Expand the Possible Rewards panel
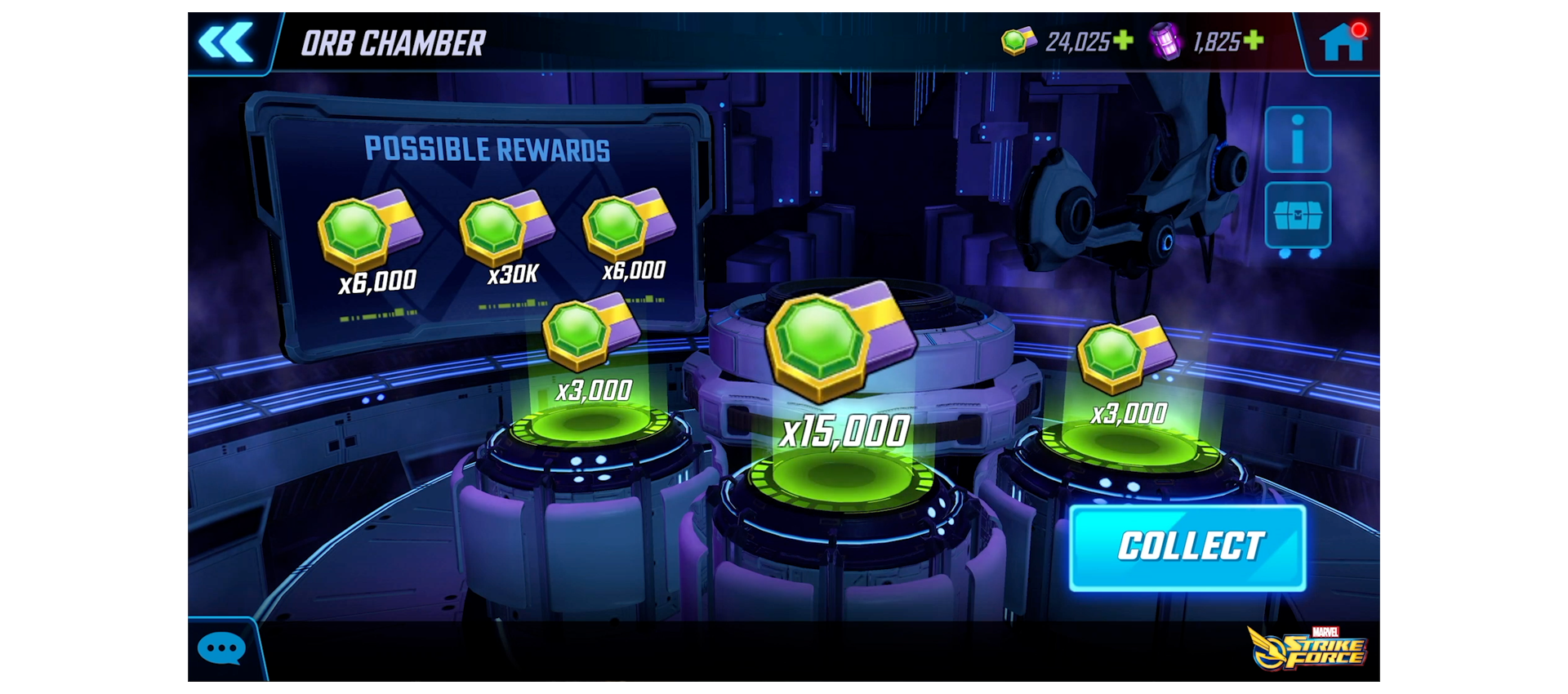The image size is (1568, 694). pyautogui.click(x=488, y=149)
